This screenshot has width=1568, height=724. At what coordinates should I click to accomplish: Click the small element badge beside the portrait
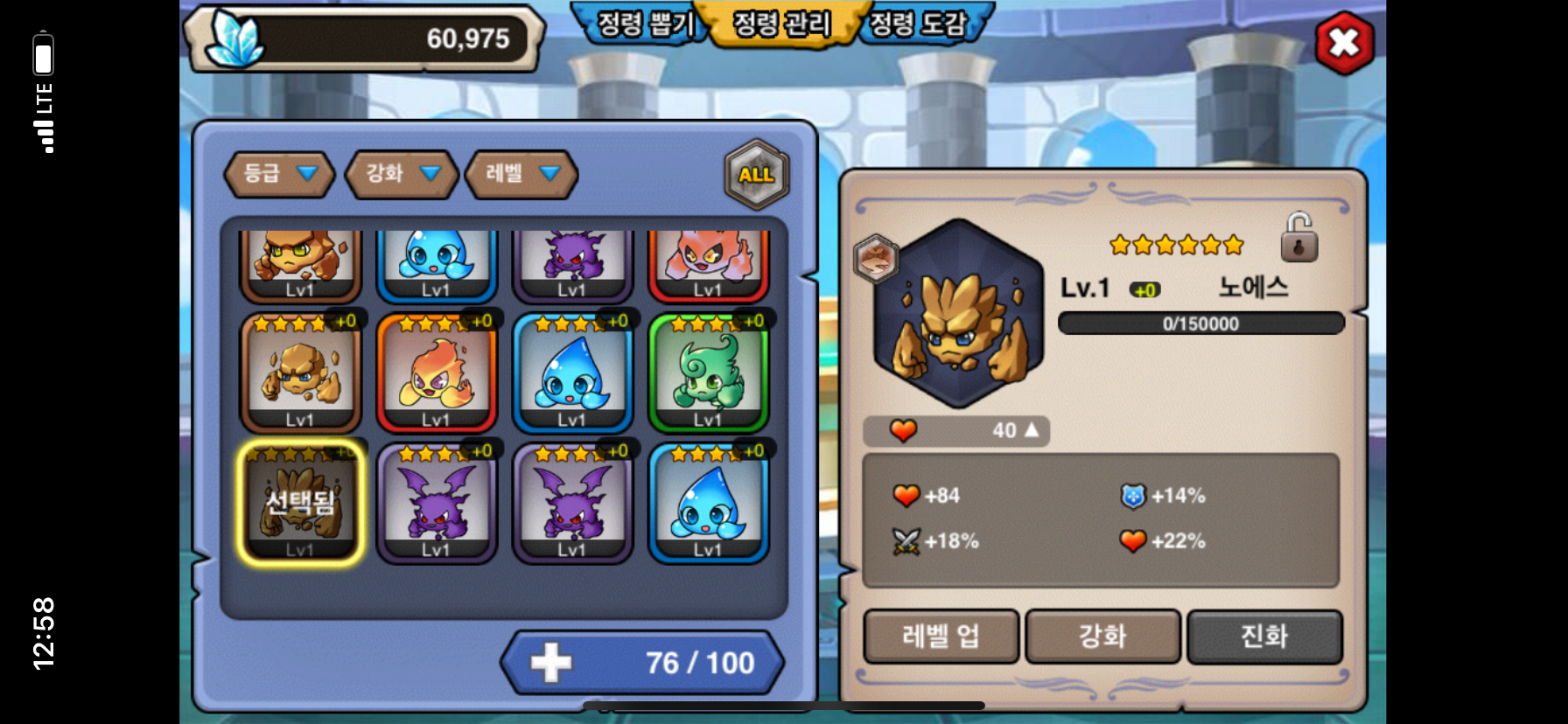click(x=876, y=259)
